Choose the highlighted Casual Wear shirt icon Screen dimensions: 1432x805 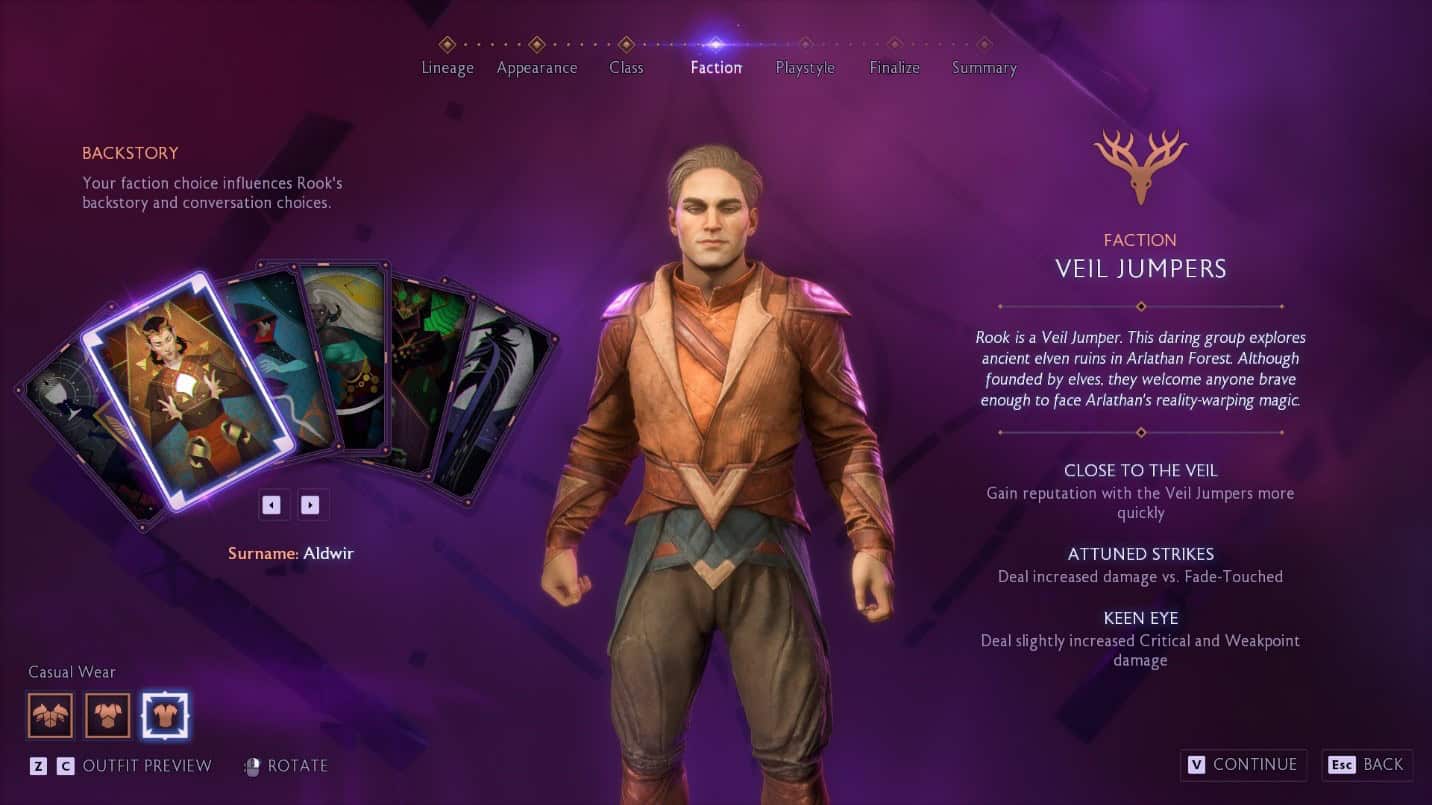[x=165, y=715]
